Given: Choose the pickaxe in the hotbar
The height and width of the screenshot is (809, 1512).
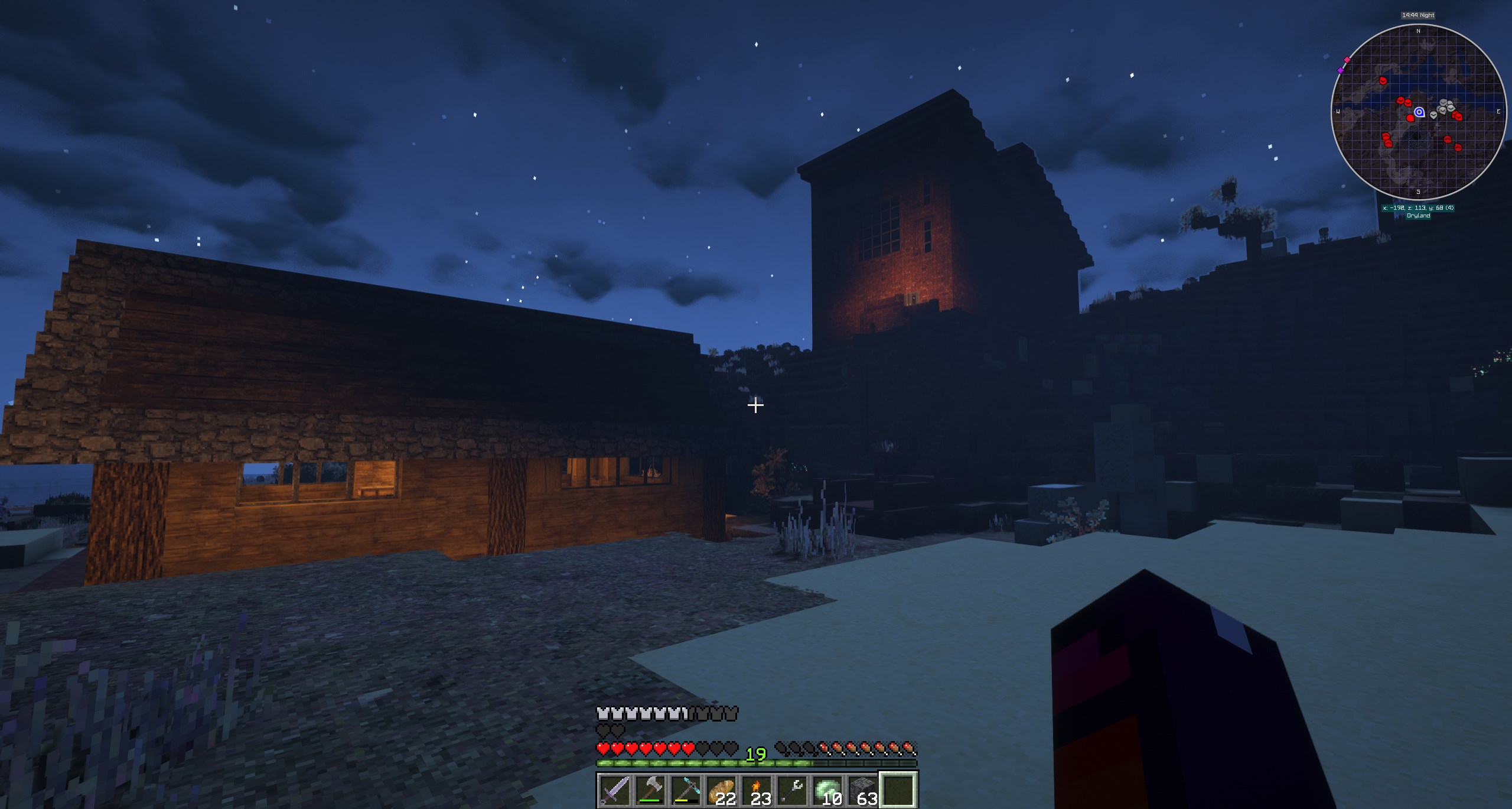Looking at the screenshot, I should (x=686, y=789).
